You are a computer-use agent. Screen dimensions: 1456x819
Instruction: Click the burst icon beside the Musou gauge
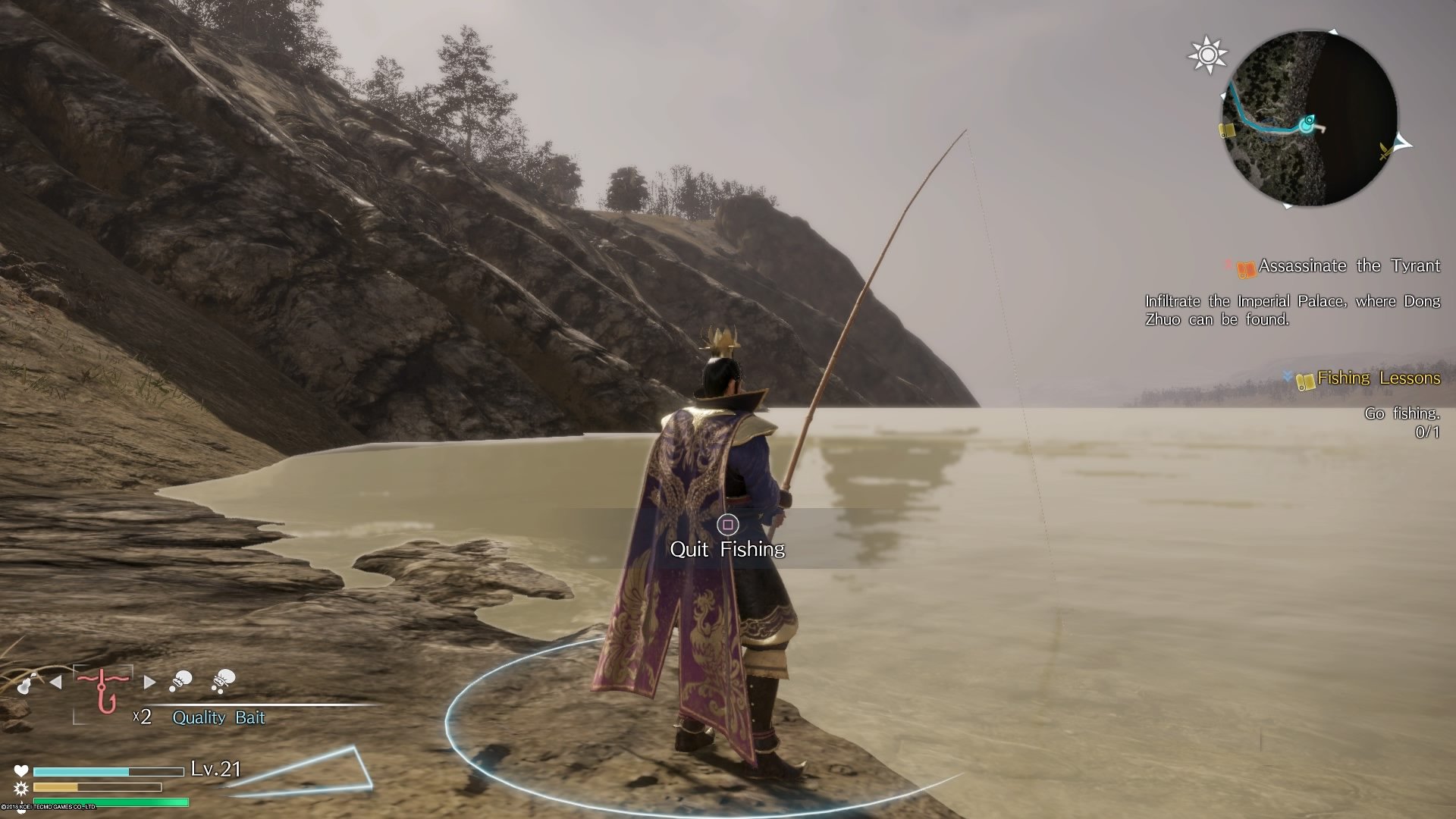click(20, 789)
